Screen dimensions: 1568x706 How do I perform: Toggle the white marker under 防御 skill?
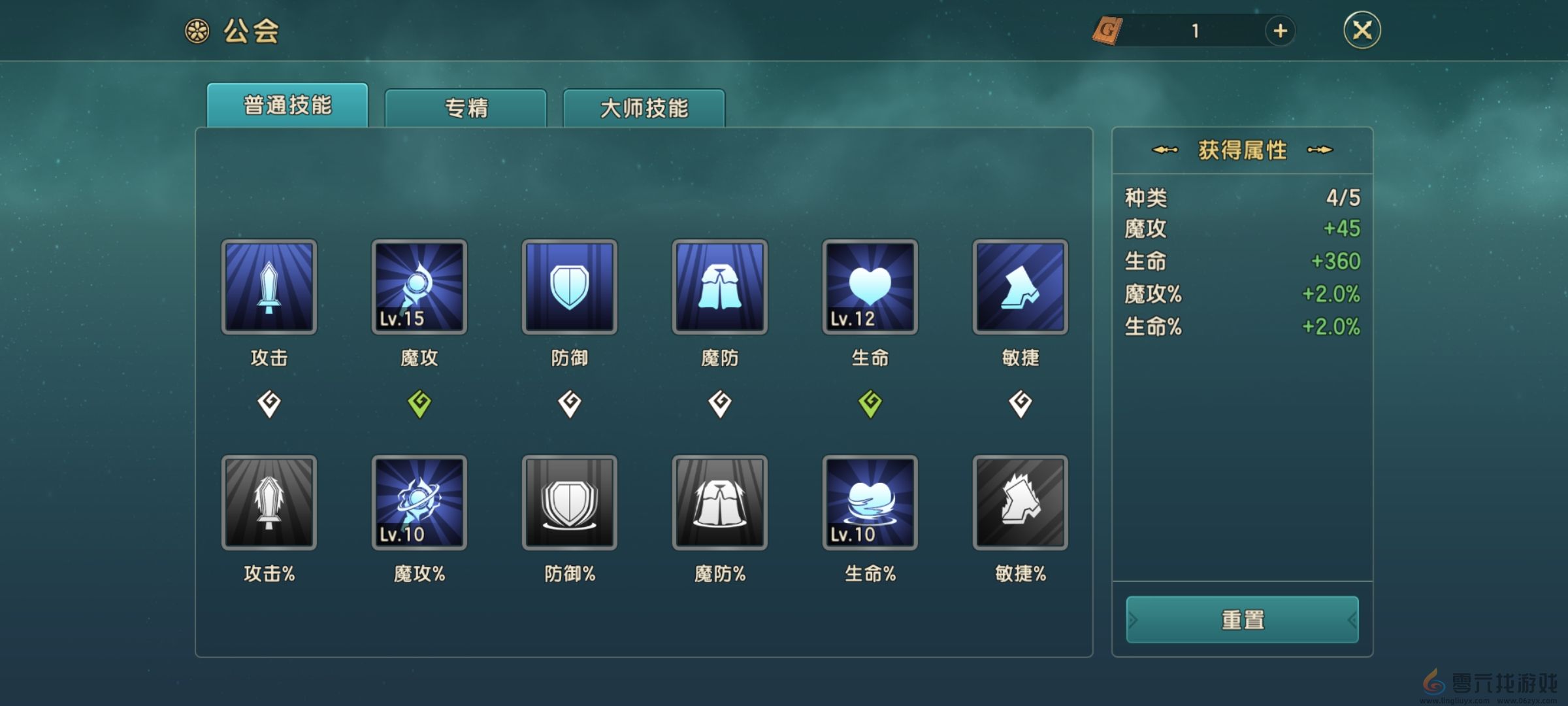pos(569,404)
